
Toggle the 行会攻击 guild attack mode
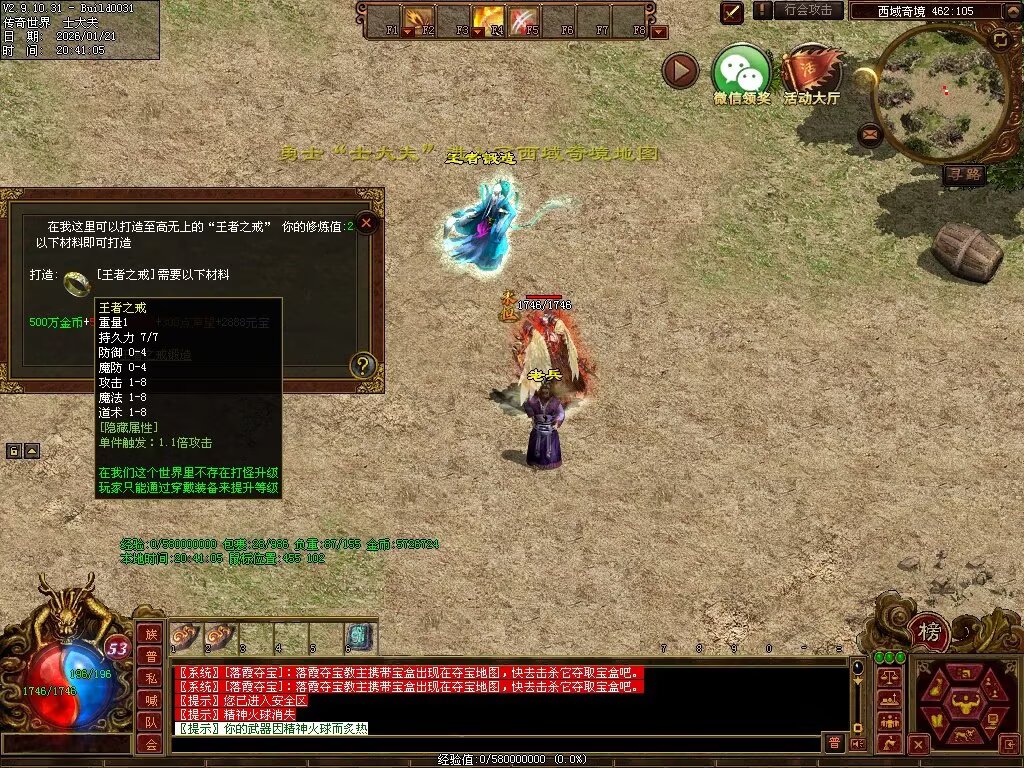808,10
